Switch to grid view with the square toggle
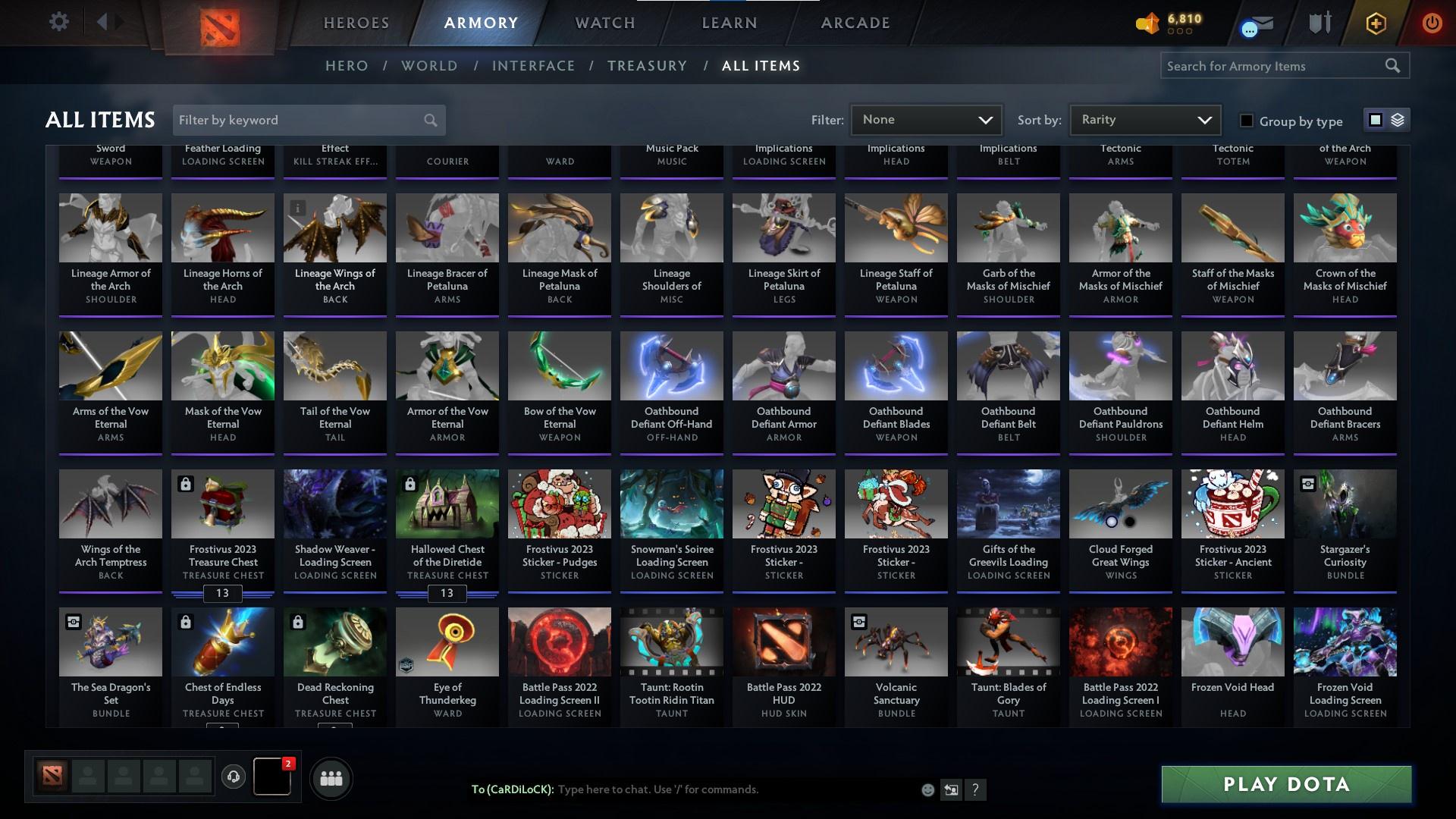 coord(1376,120)
